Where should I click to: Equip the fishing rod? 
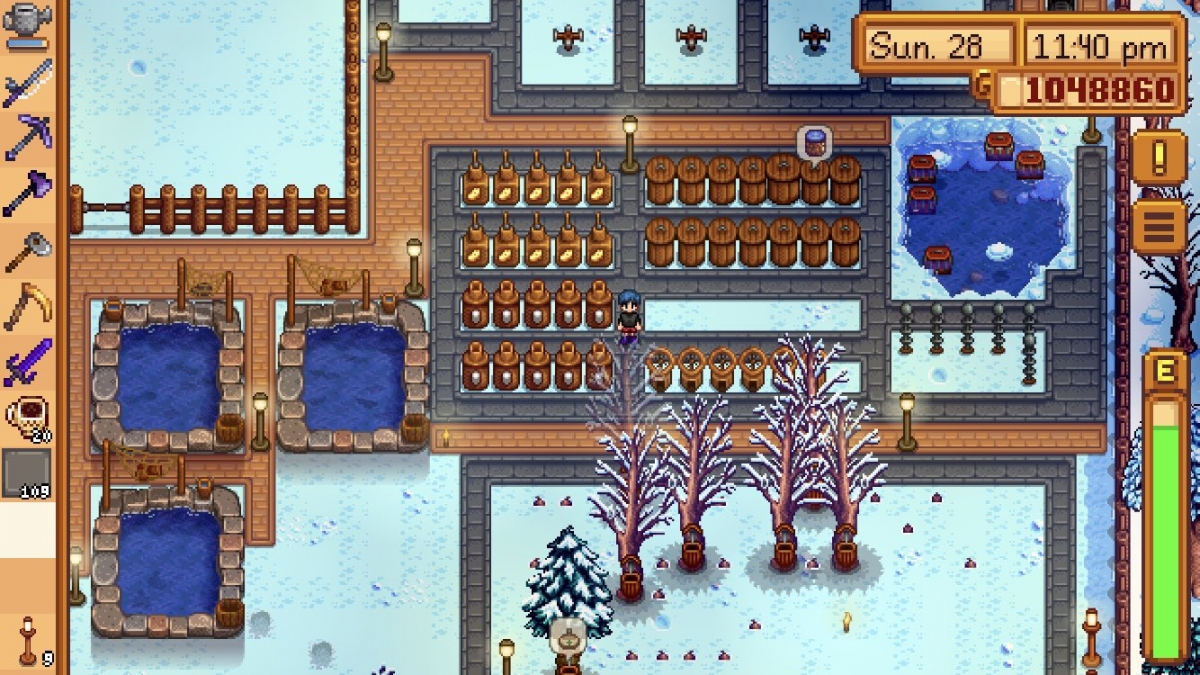tap(27, 81)
